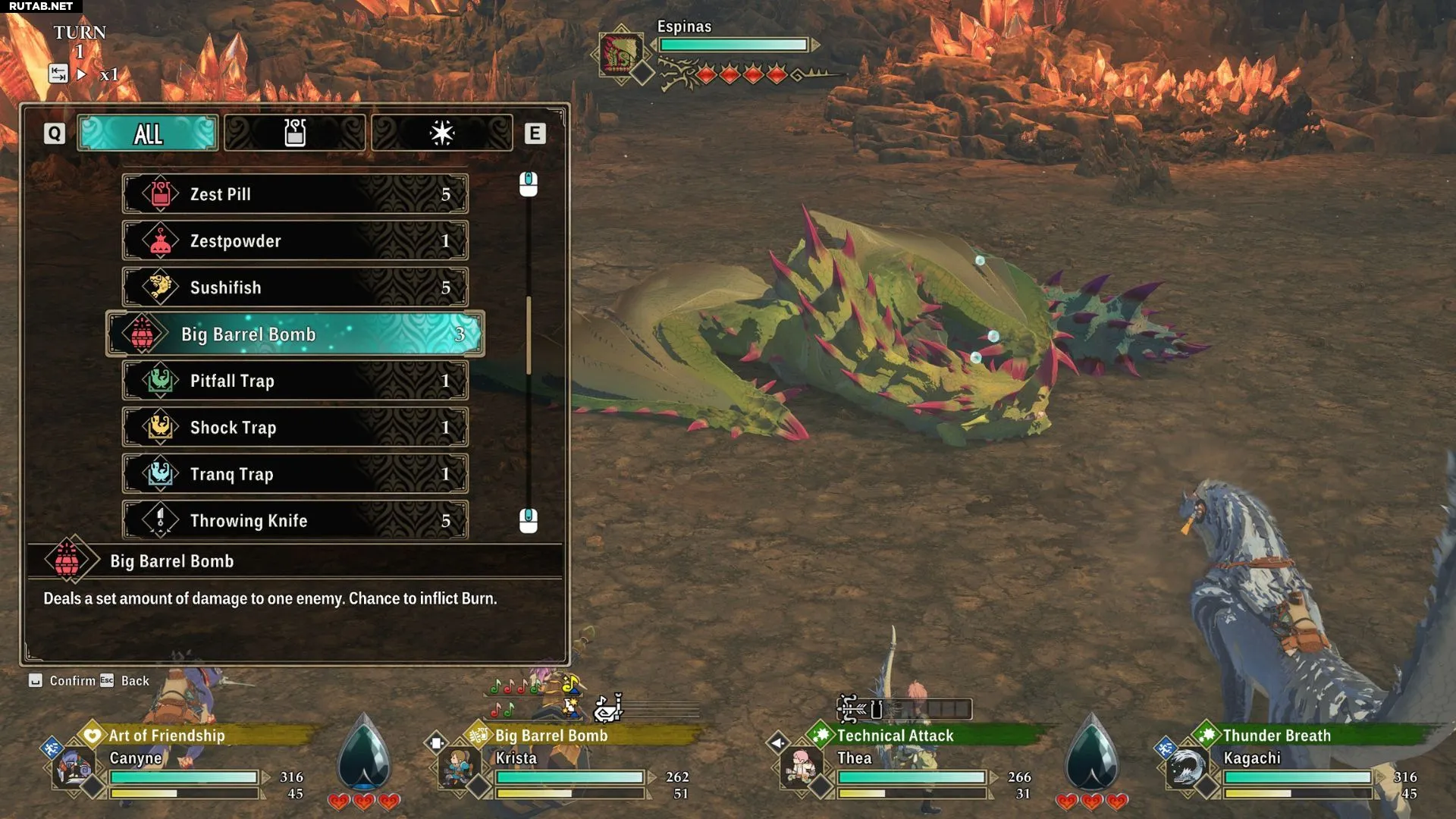Click Krista's character portrait

(457, 768)
